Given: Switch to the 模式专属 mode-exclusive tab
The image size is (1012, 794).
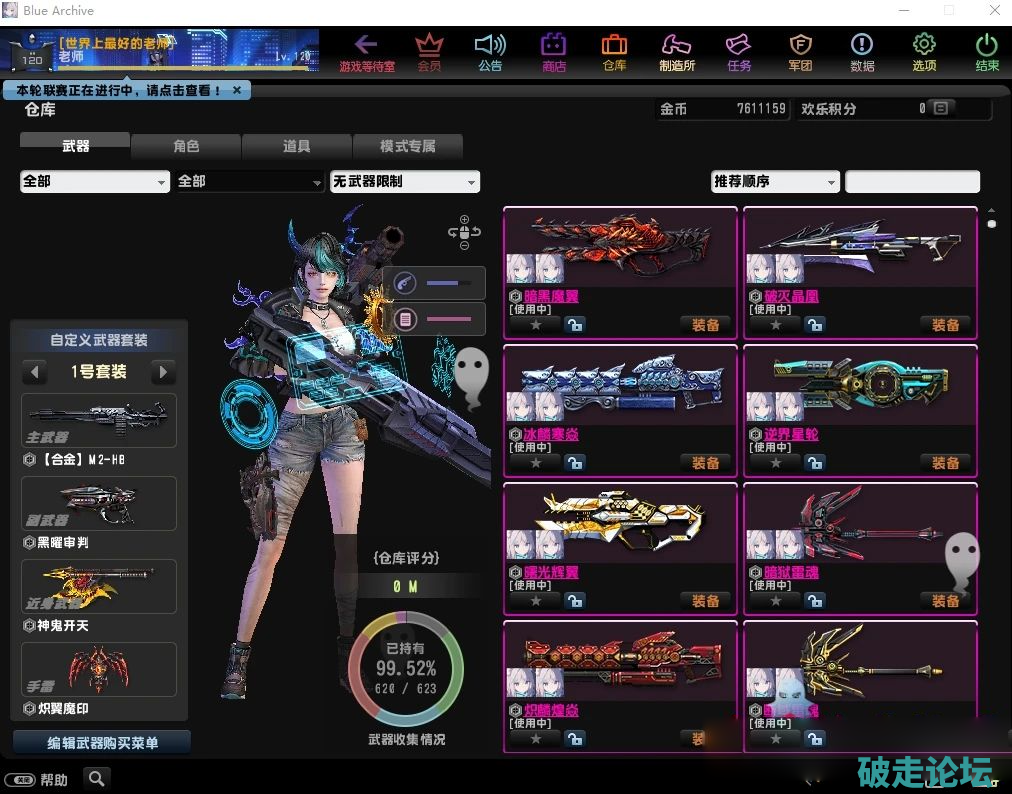Looking at the screenshot, I should pos(407,146).
